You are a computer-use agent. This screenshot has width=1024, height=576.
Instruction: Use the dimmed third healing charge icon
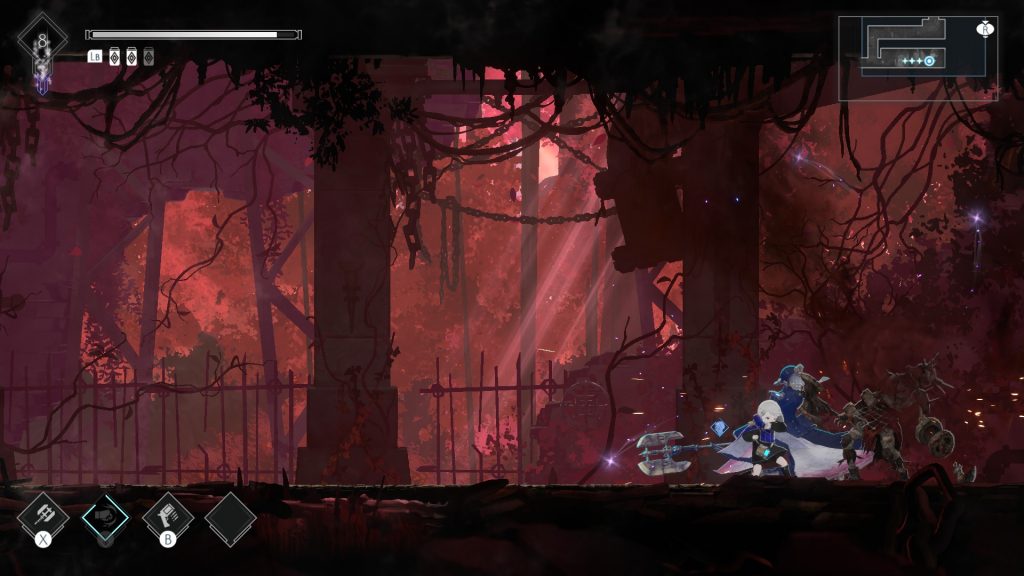point(149,56)
